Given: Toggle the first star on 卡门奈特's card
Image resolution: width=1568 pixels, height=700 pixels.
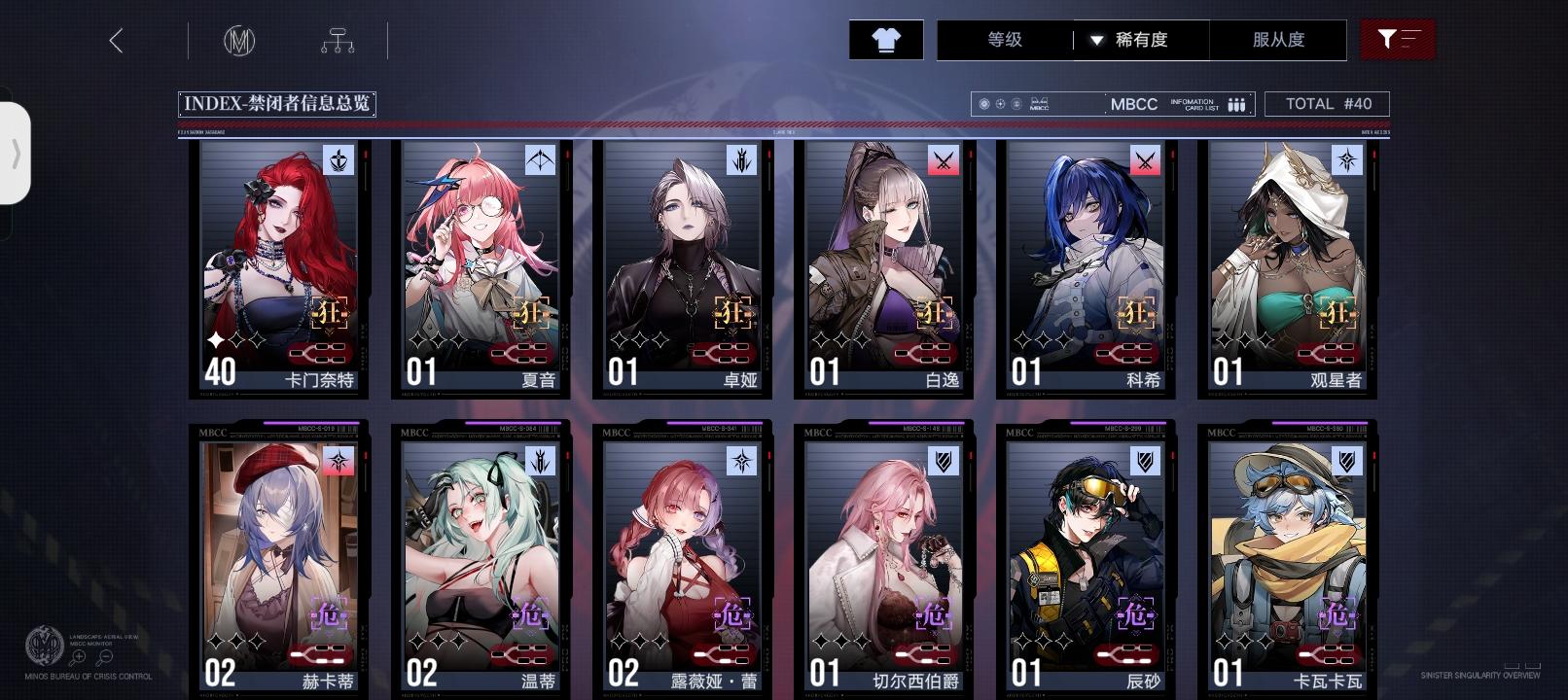Looking at the screenshot, I should click(x=214, y=340).
